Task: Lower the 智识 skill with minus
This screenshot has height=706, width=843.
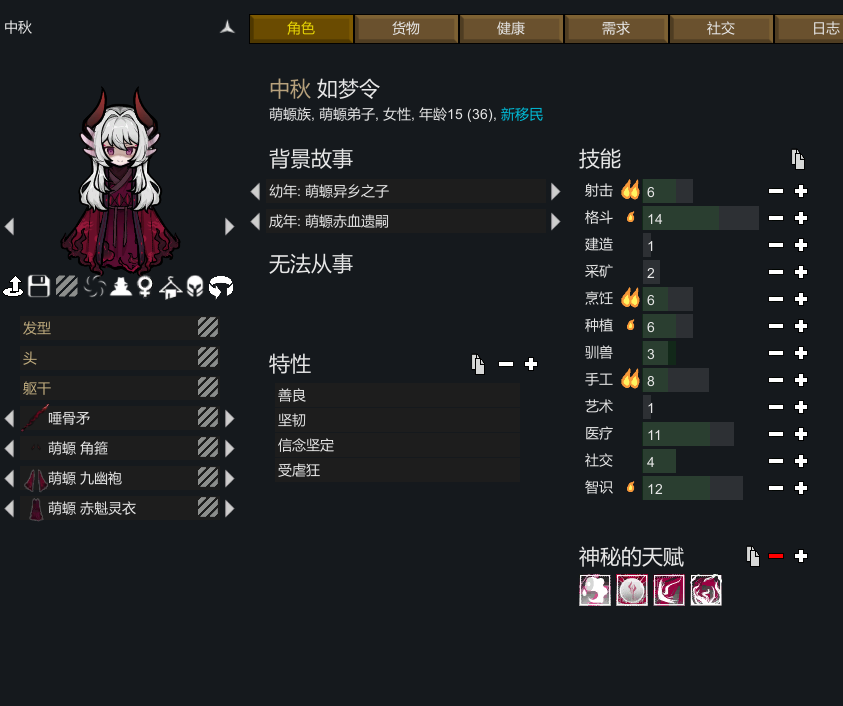Action: coord(776,488)
